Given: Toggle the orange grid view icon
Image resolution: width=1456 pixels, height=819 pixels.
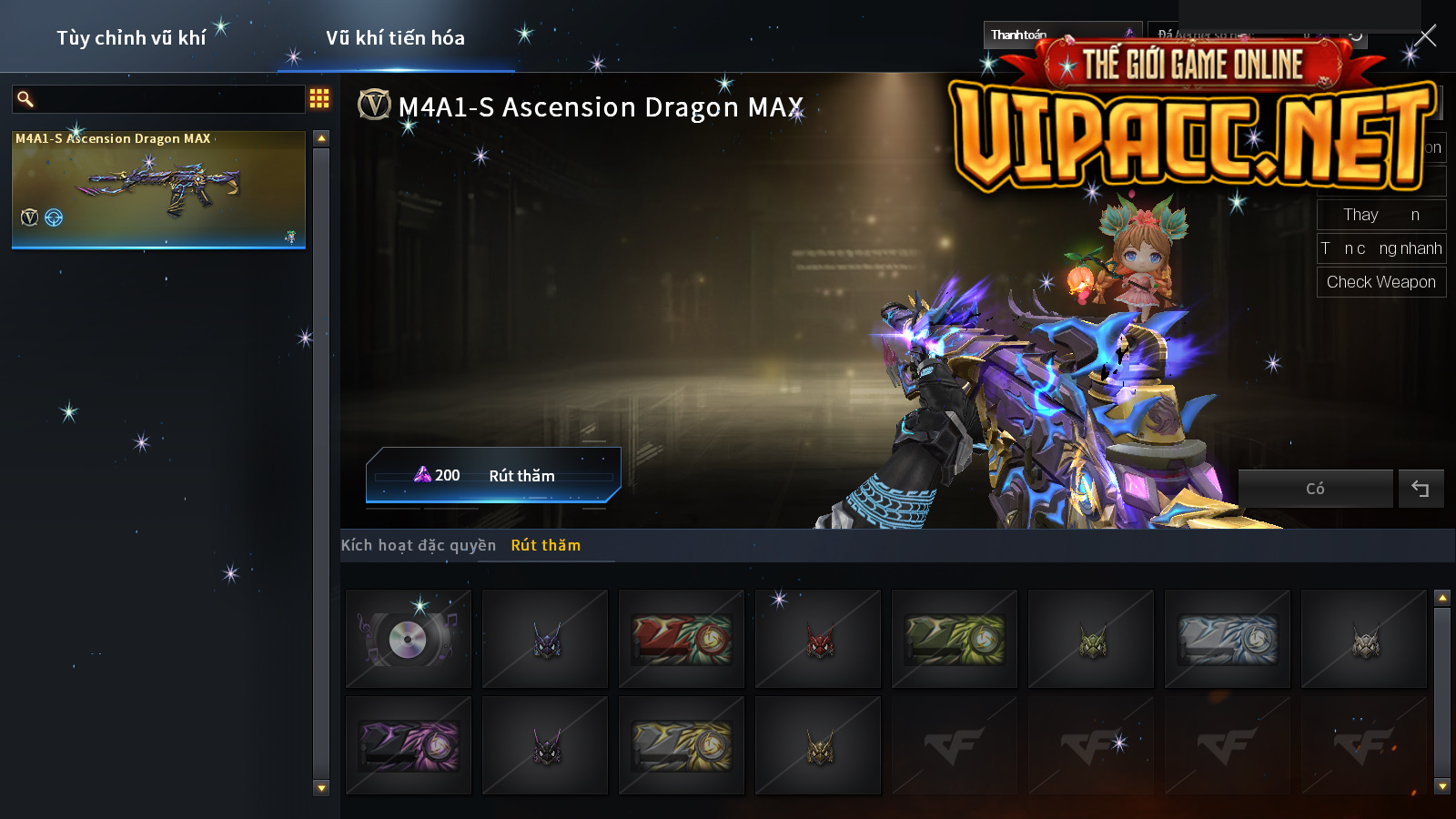Looking at the screenshot, I should 319,98.
